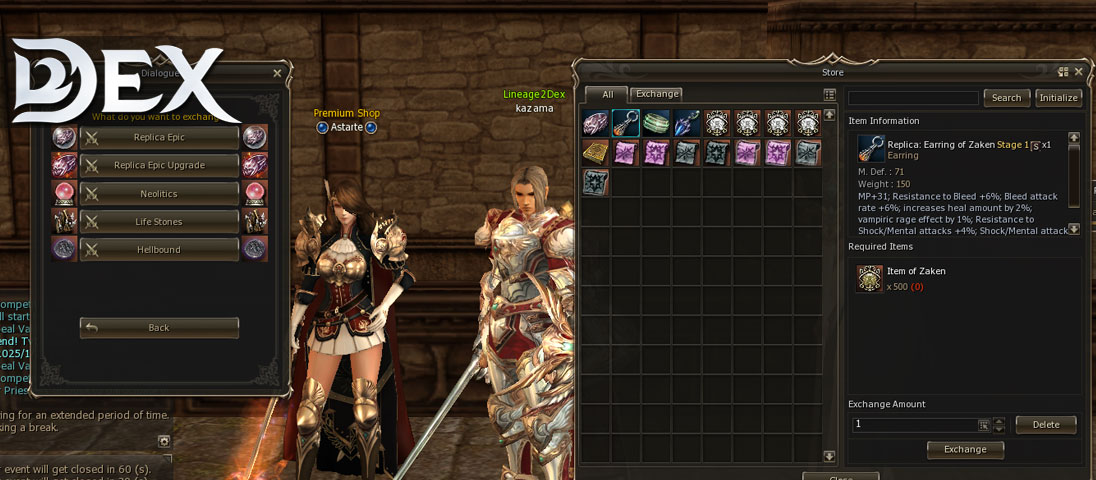This screenshot has width=1096, height=480.
Task: Close the Store window with the X
Action: 1078,72
